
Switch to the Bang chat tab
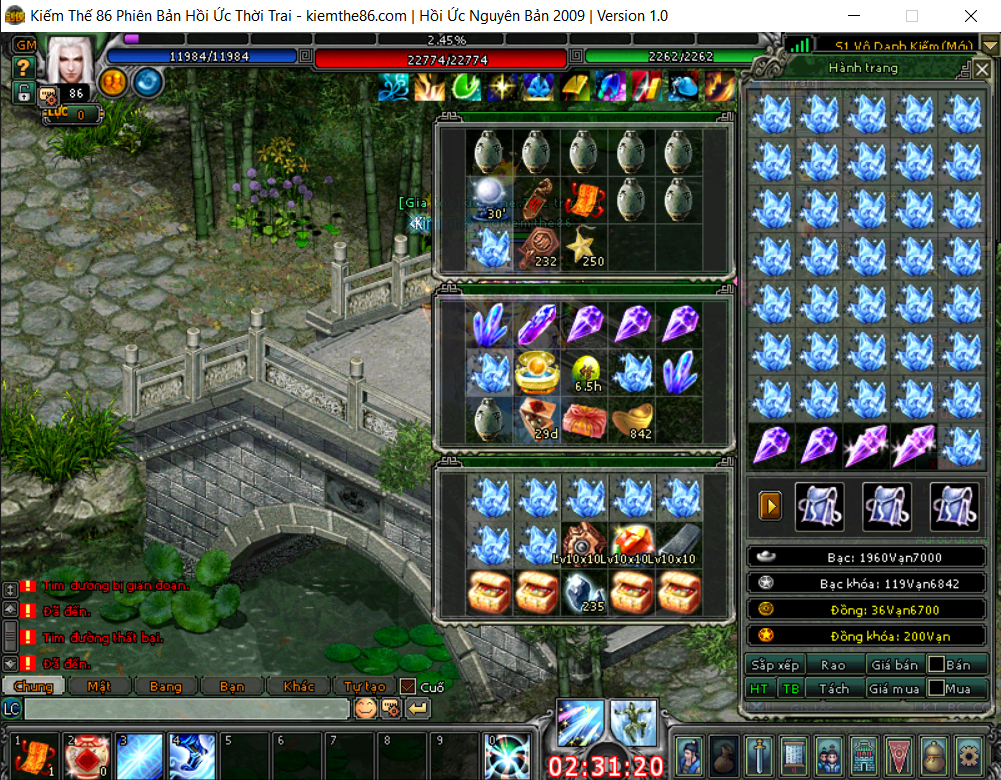coord(165,687)
